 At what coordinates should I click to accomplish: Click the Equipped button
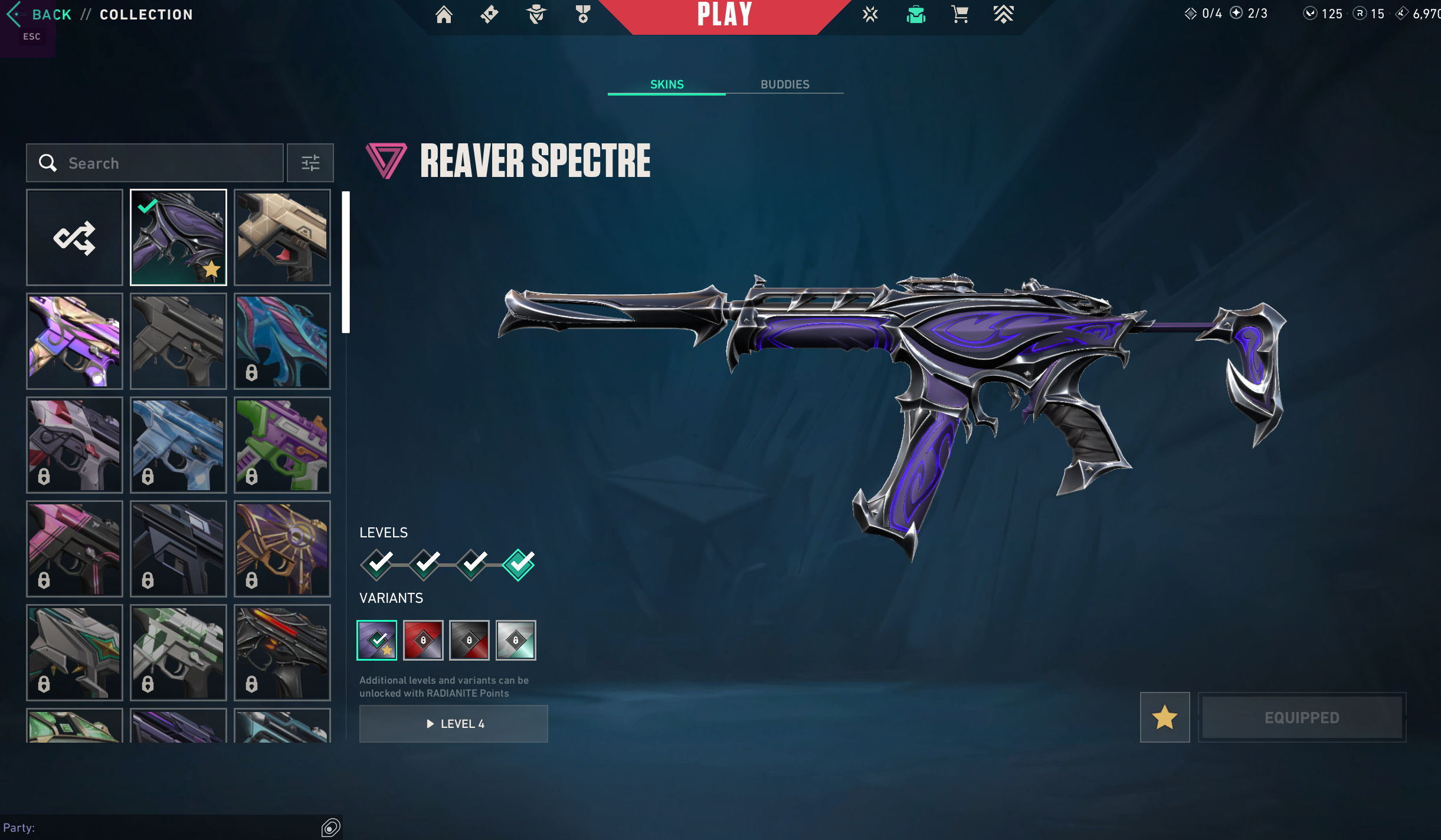tap(1302, 717)
